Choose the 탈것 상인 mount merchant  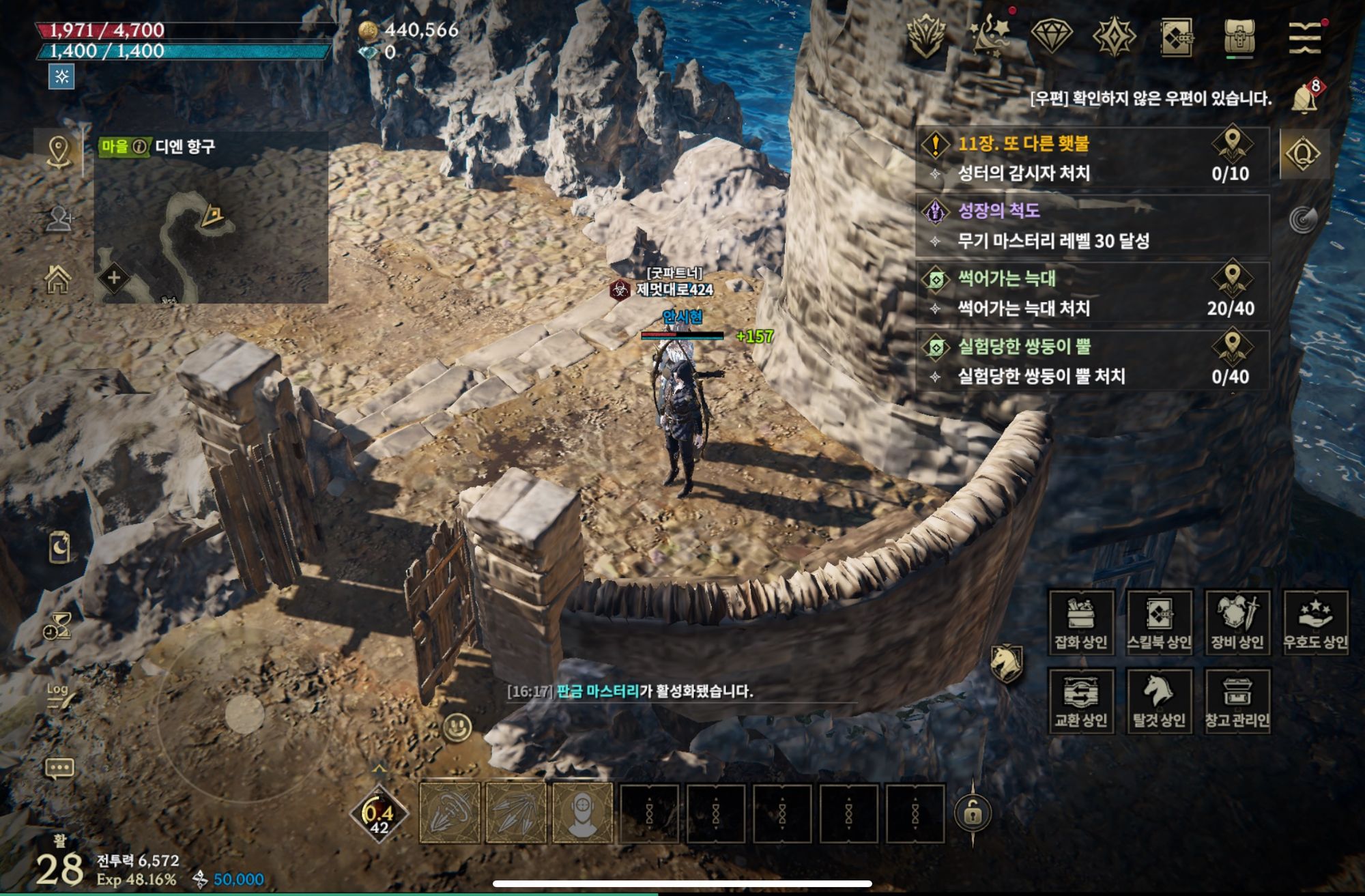point(1159,701)
